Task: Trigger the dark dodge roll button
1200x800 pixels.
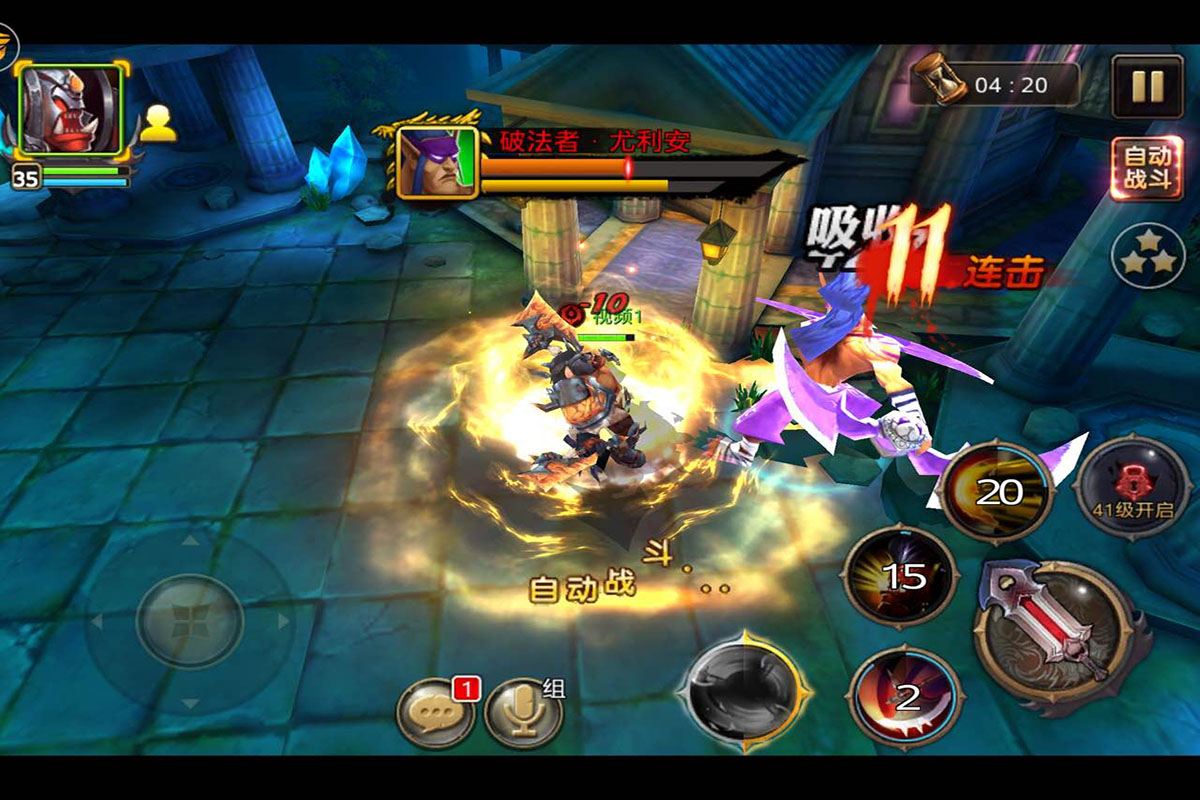Action: (741, 690)
